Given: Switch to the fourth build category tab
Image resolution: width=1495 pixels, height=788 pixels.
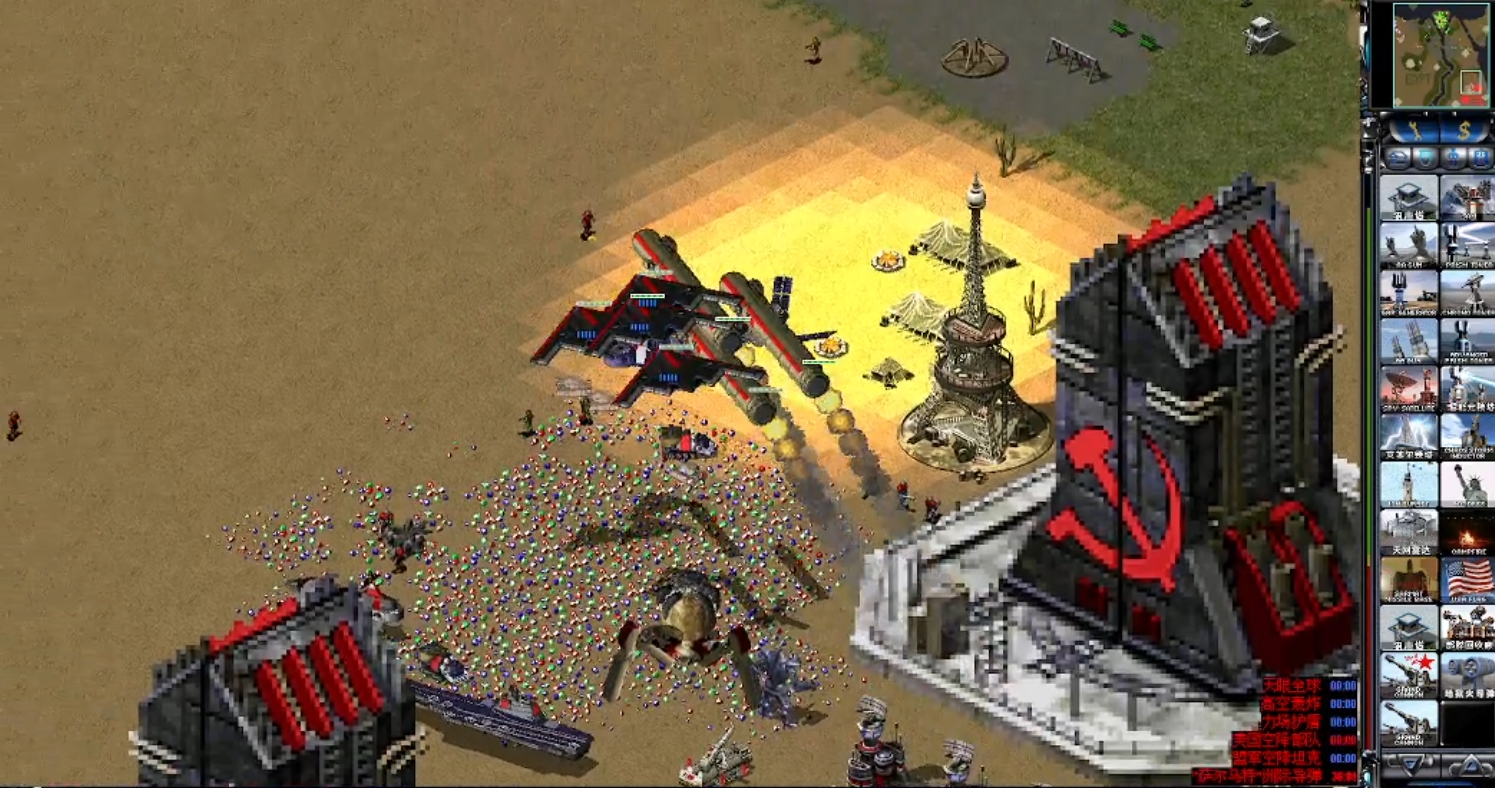Looking at the screenshot, I should (1481, 158).
